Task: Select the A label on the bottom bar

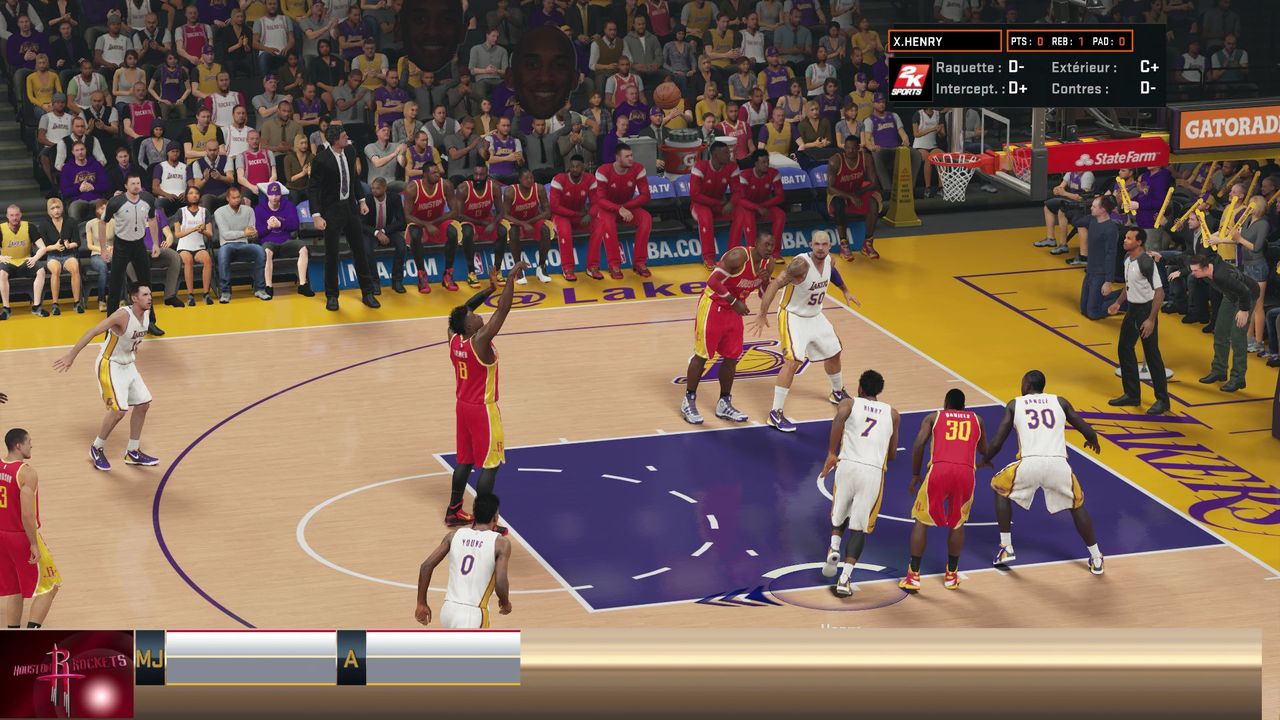Action: [351, 657]
